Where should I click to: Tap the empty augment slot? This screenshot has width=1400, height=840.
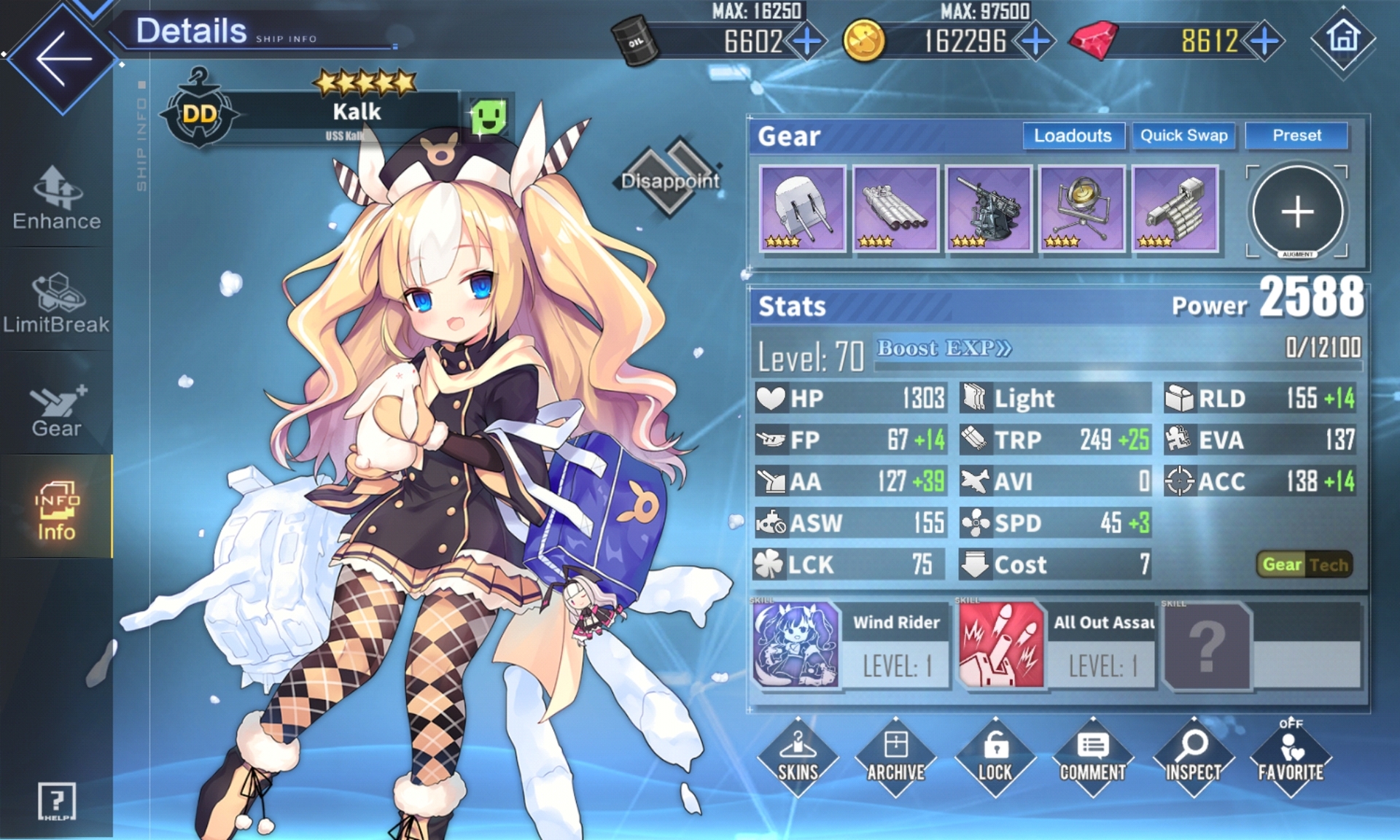coord(1297,211)
